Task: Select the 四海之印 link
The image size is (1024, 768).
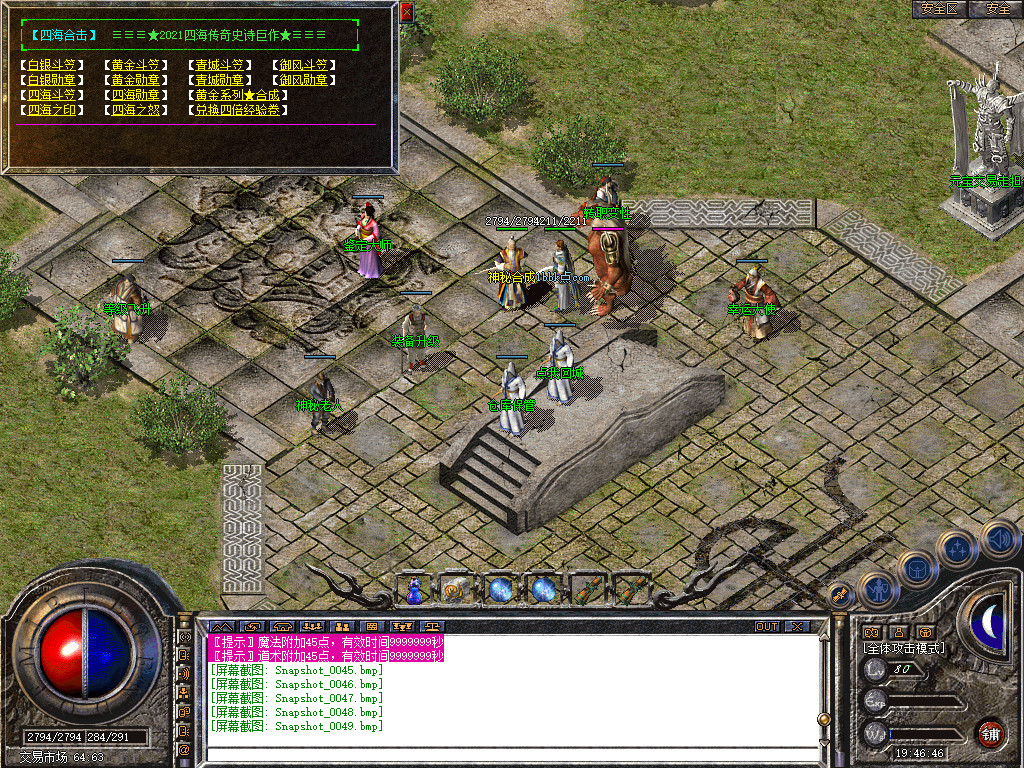Action: pyautogui.click(x=51, y=110)
